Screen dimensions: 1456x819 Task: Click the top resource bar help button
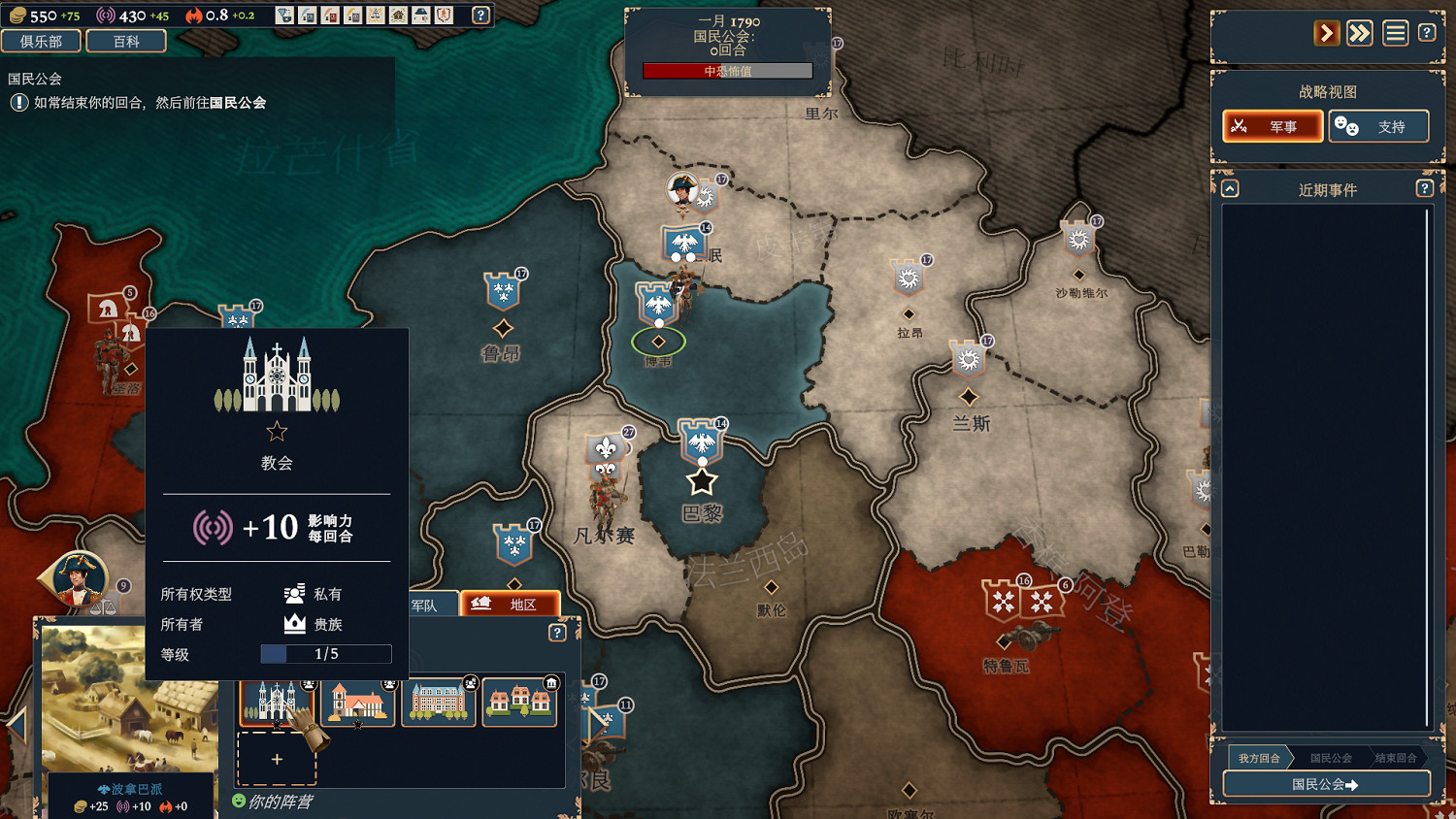(480, 15)
